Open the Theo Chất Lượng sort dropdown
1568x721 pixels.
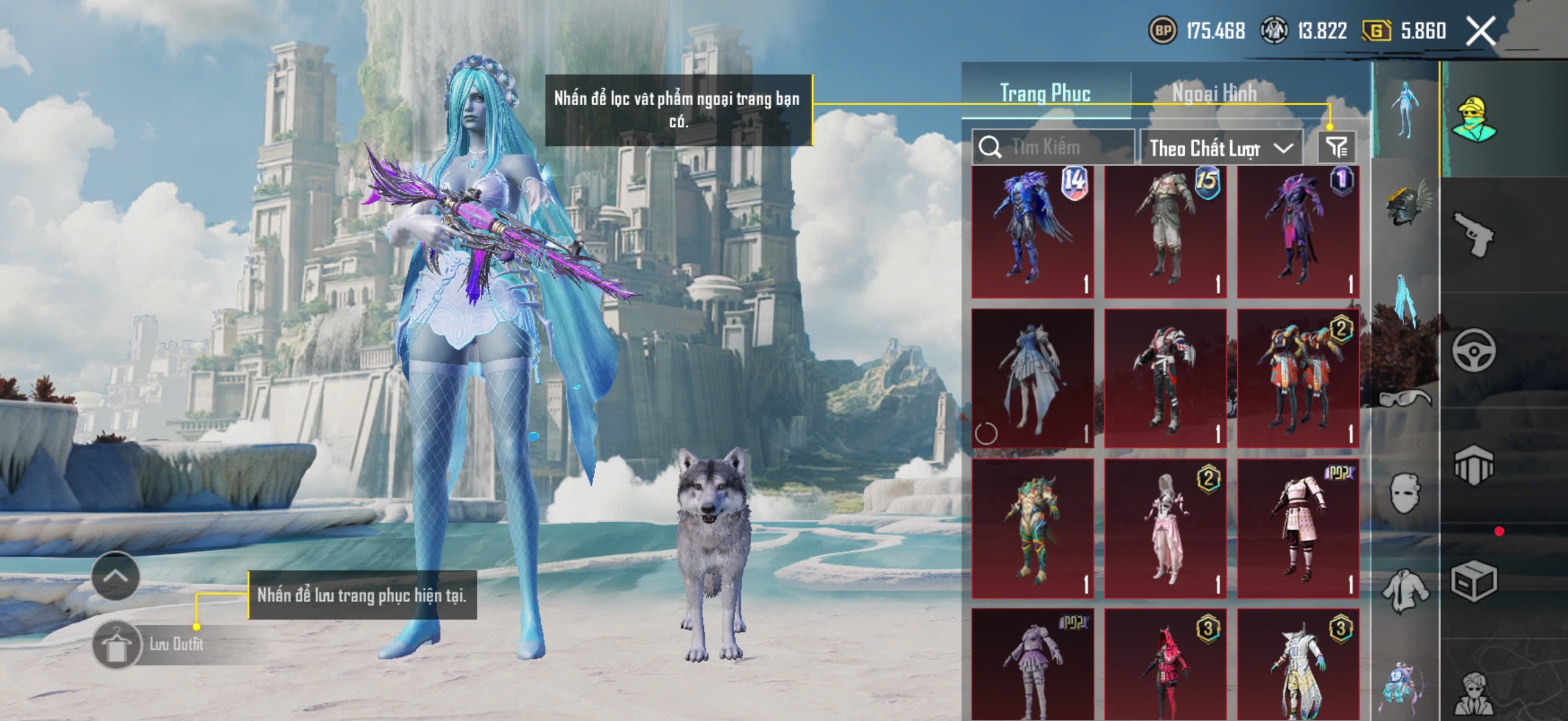[x=1221, y=148]
